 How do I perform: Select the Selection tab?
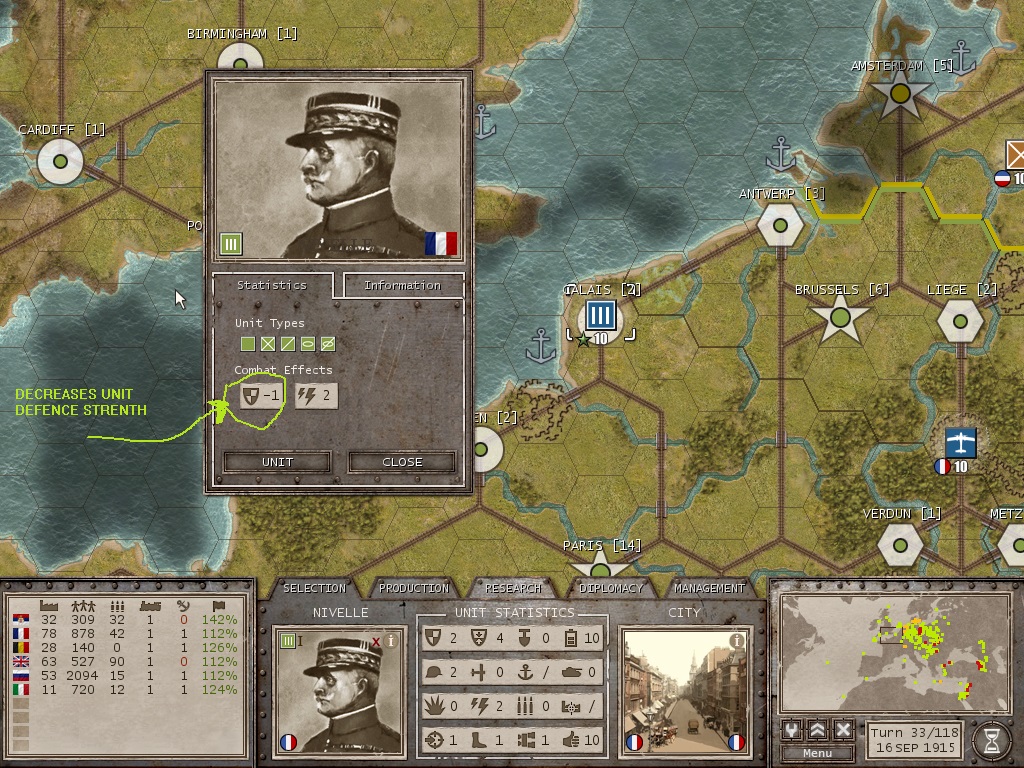pyautogui.click(x=315, y=588)
